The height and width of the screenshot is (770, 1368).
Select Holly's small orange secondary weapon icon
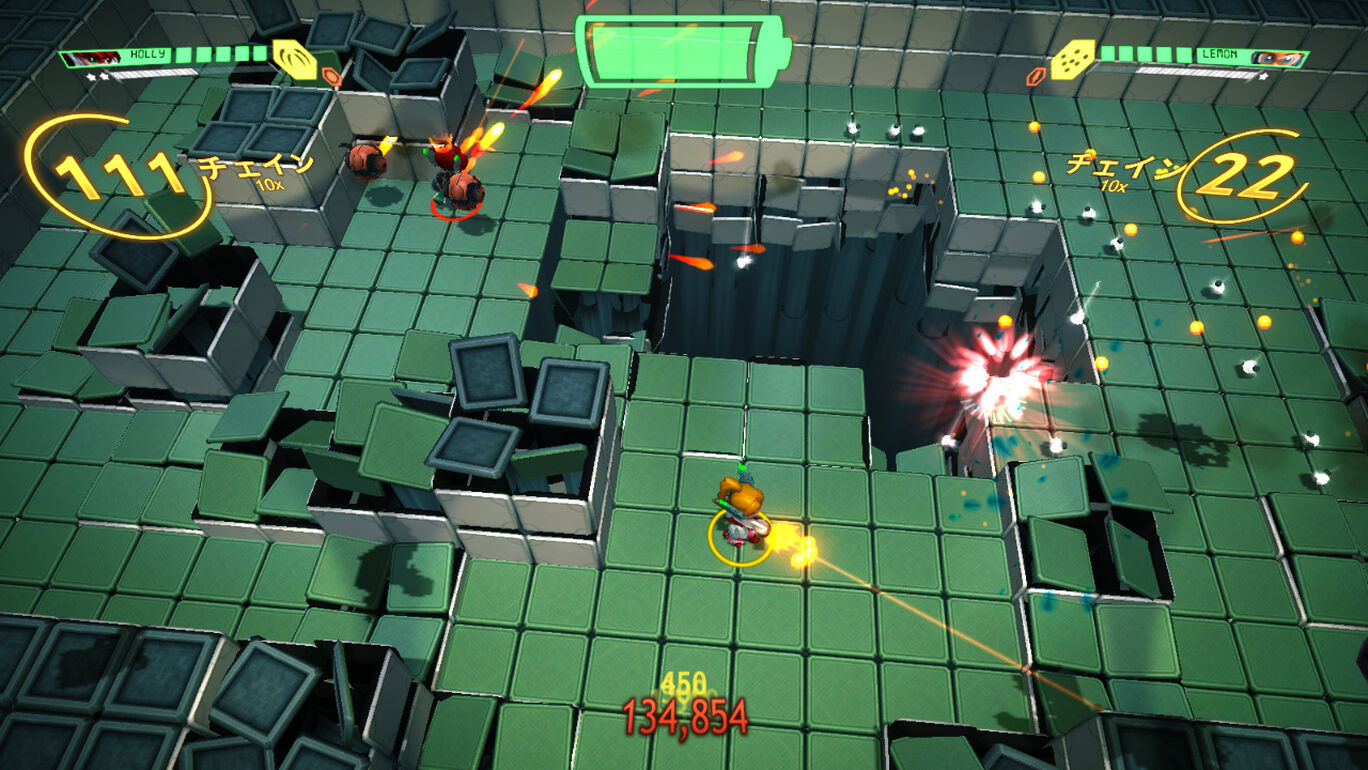point(333,76)
